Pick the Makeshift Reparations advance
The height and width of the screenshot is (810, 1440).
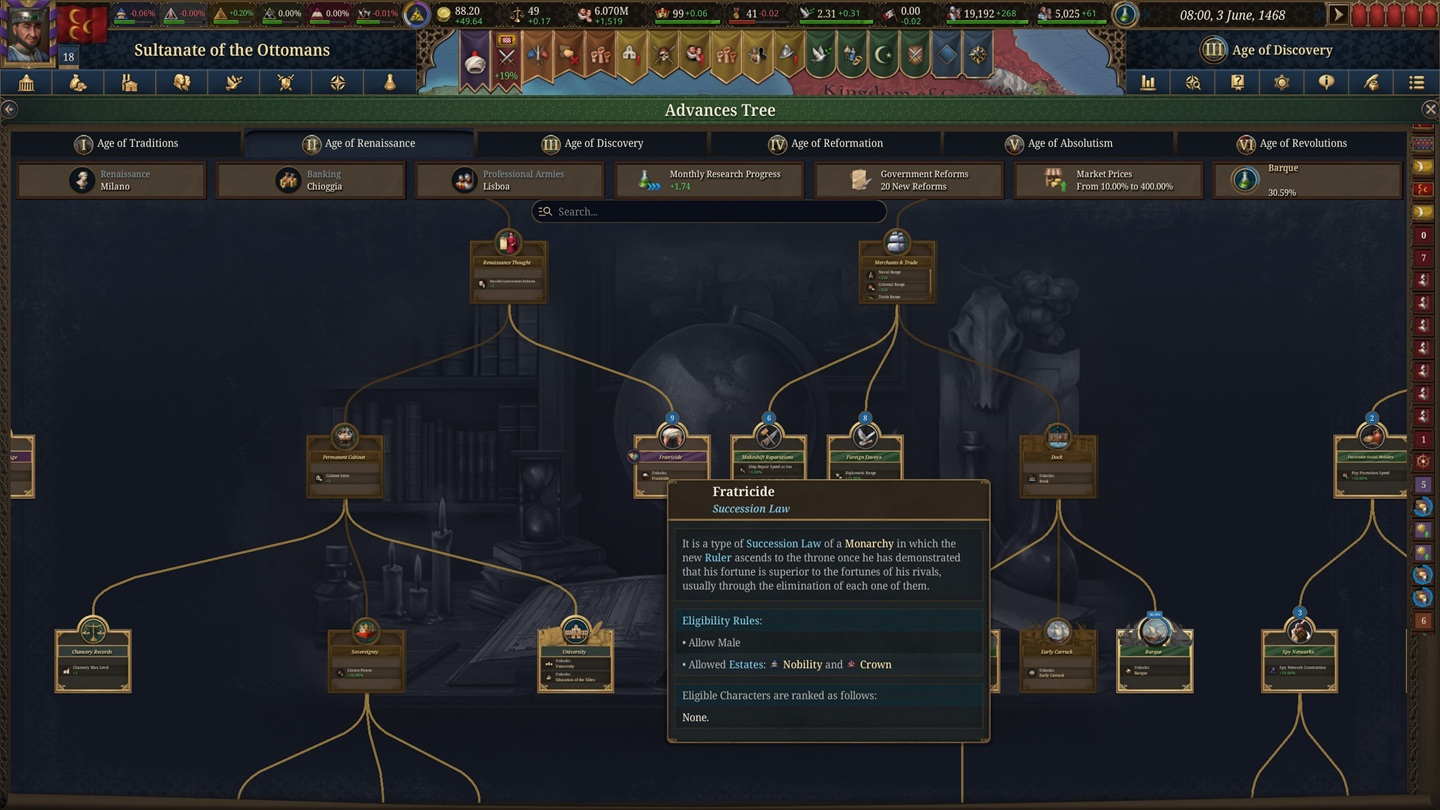pyautogui.click(x=768, y=459)
